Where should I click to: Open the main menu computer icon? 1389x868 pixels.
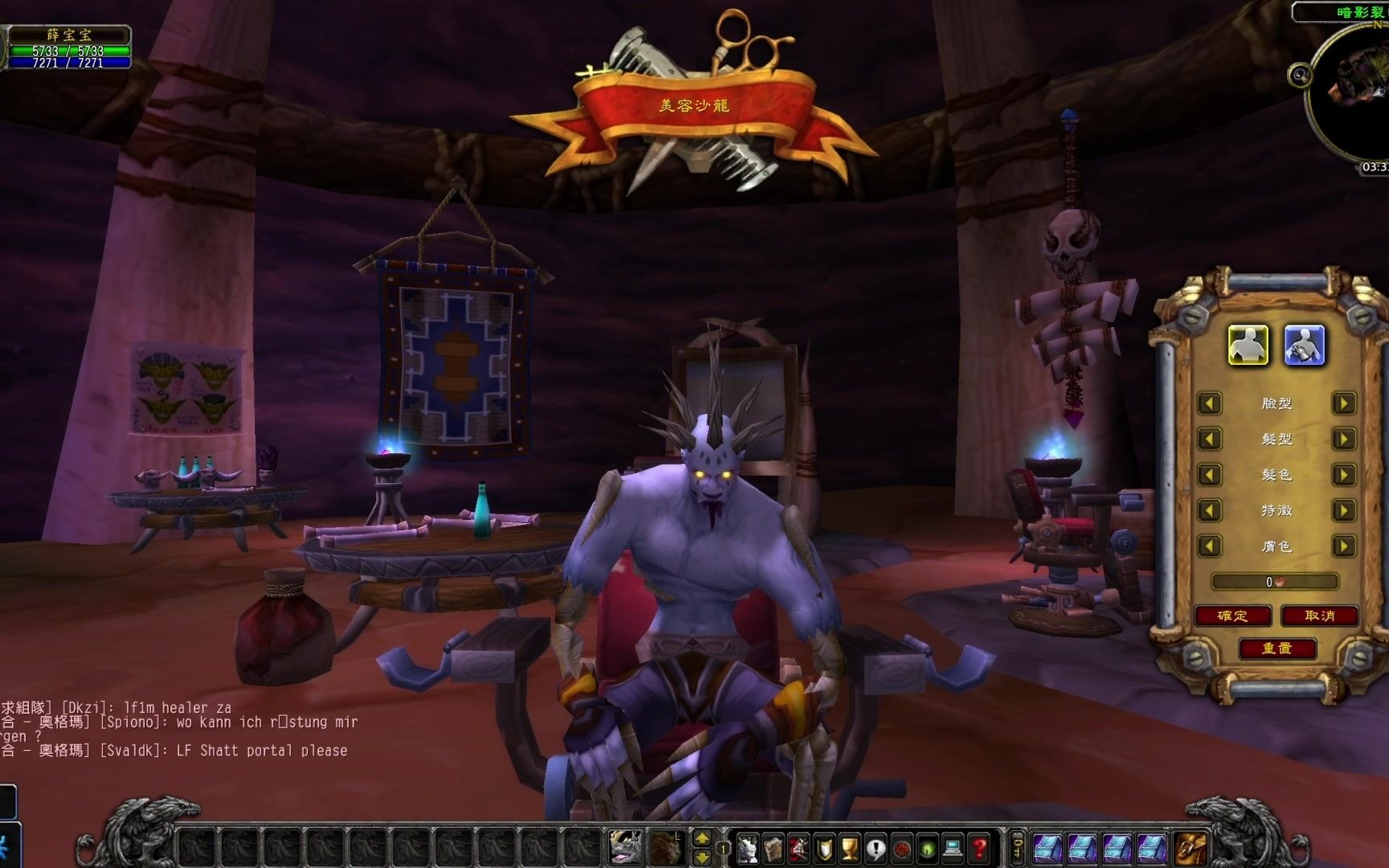tap(953, 848)
